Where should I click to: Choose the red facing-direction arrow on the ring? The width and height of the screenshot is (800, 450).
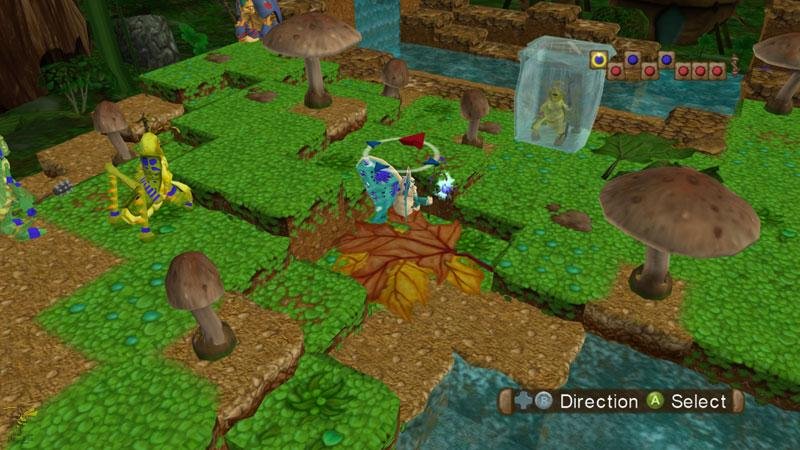click(x=417, y=140)
